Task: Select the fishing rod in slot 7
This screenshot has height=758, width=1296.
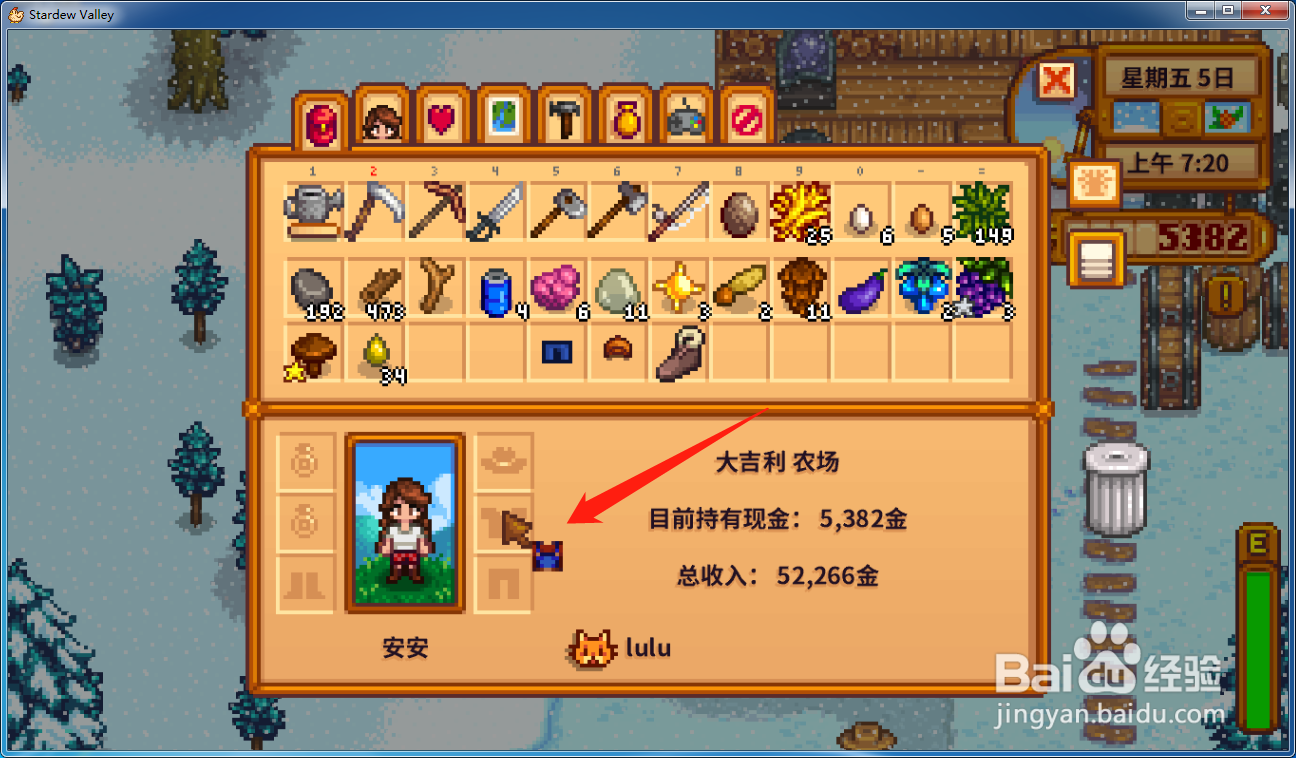Action: coord(678,212)
